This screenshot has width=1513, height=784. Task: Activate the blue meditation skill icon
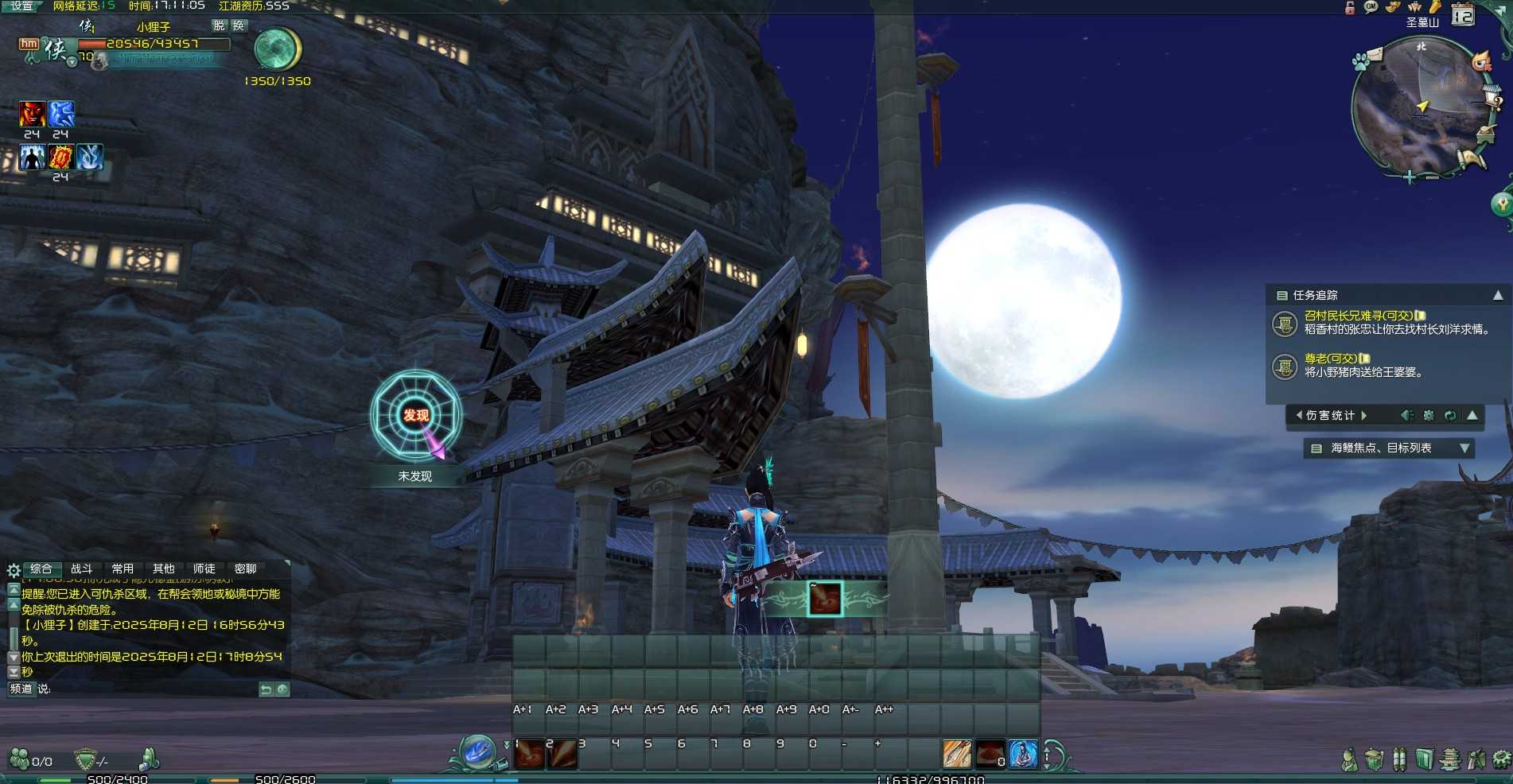(1023, 754)
